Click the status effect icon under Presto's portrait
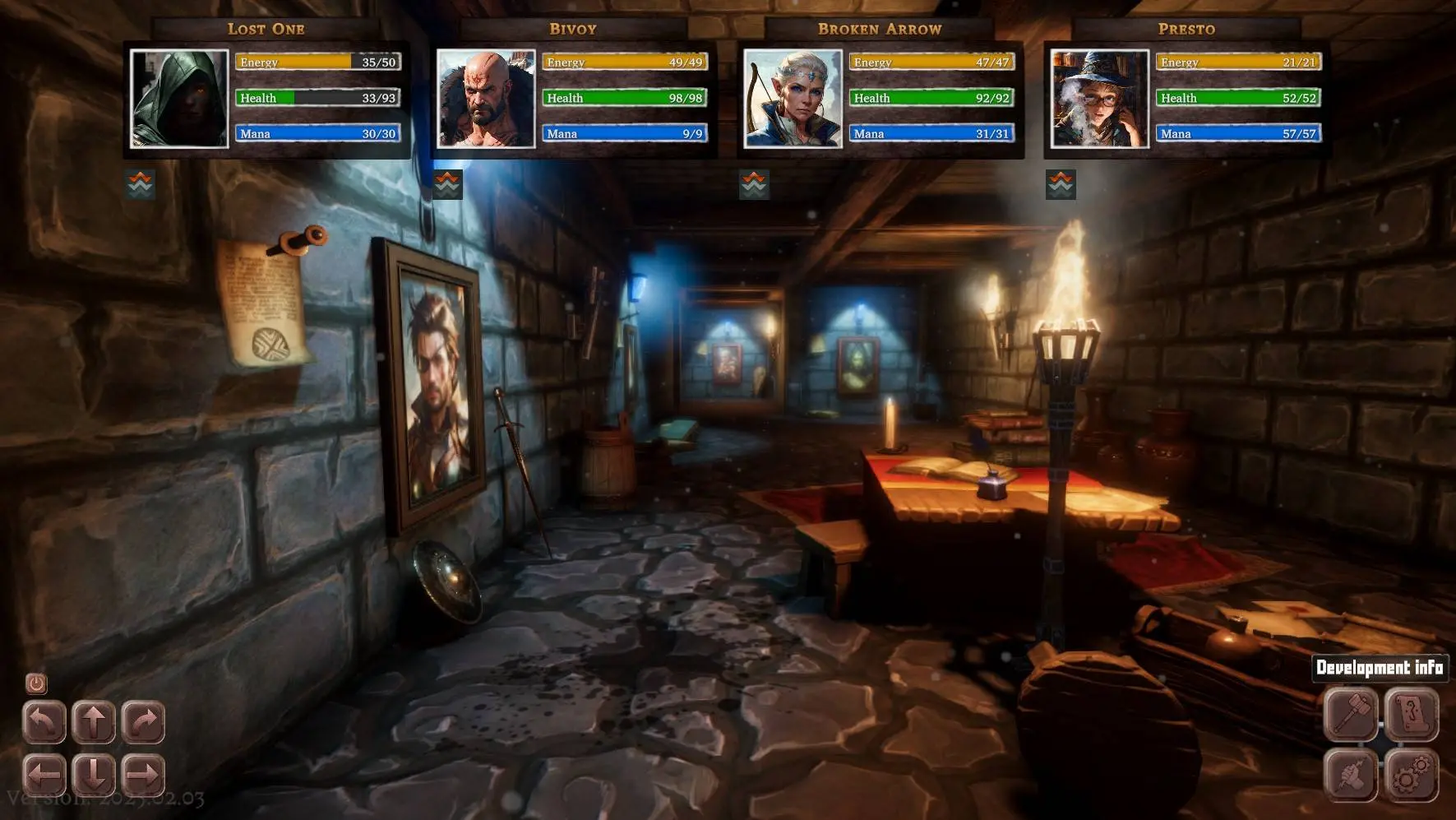The image size is (1456, 820). pos(1061,183)
